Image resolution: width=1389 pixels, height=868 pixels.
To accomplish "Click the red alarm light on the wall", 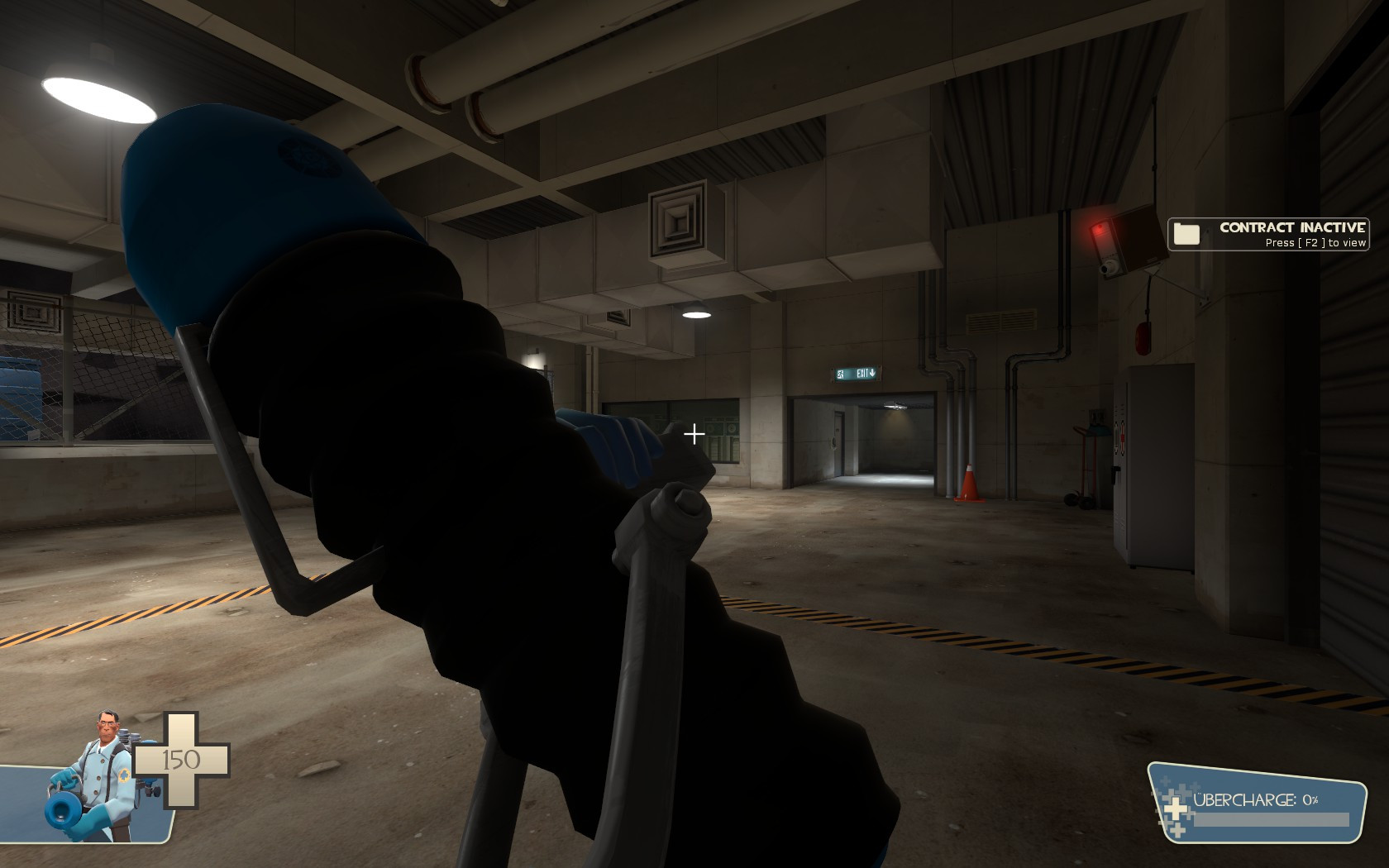I will (x=1098, y=228).
